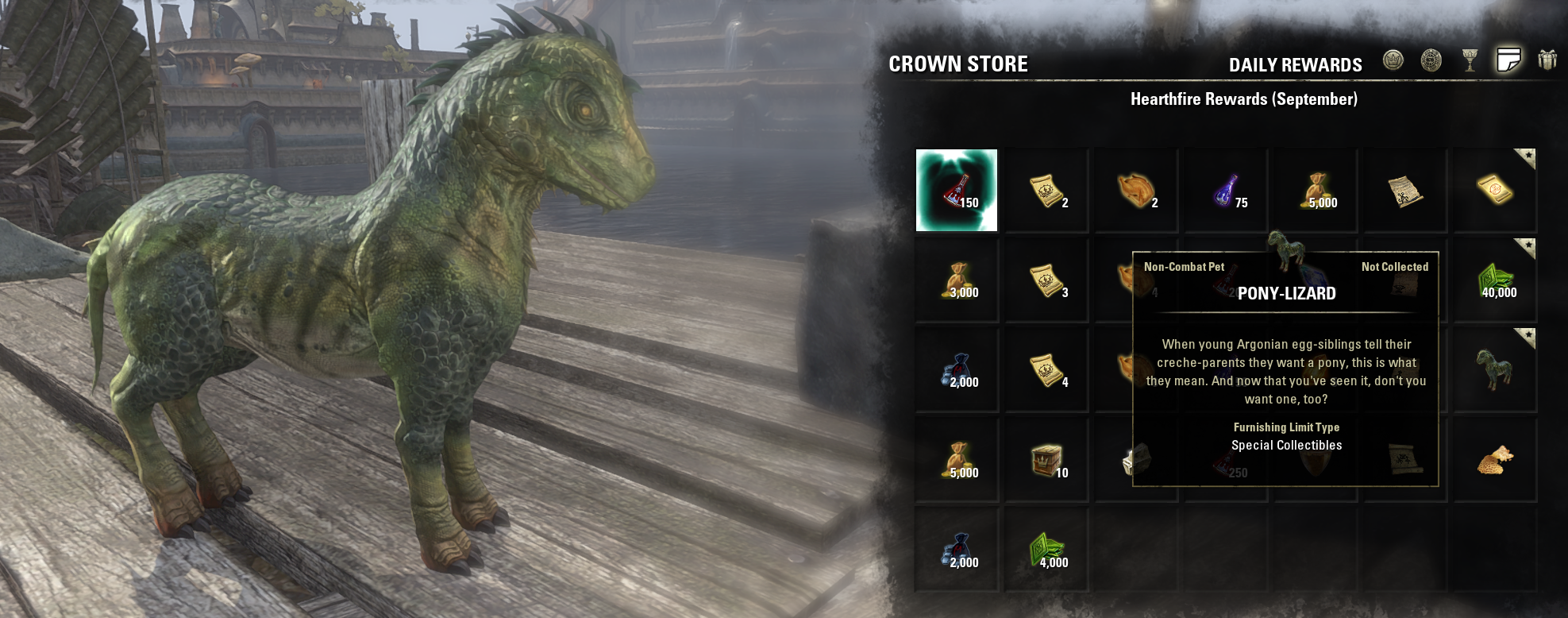Screen dimensions: 1568x618
Task: Select the Daily Rewards calendar tab
Action: [x=1508, y=60]
